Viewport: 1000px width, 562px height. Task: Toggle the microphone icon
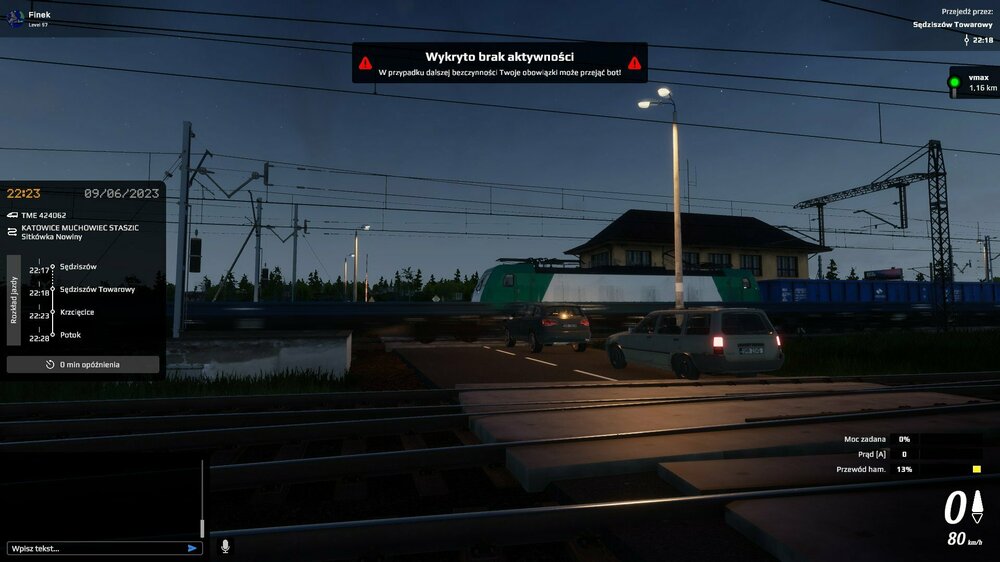point(225,546)
